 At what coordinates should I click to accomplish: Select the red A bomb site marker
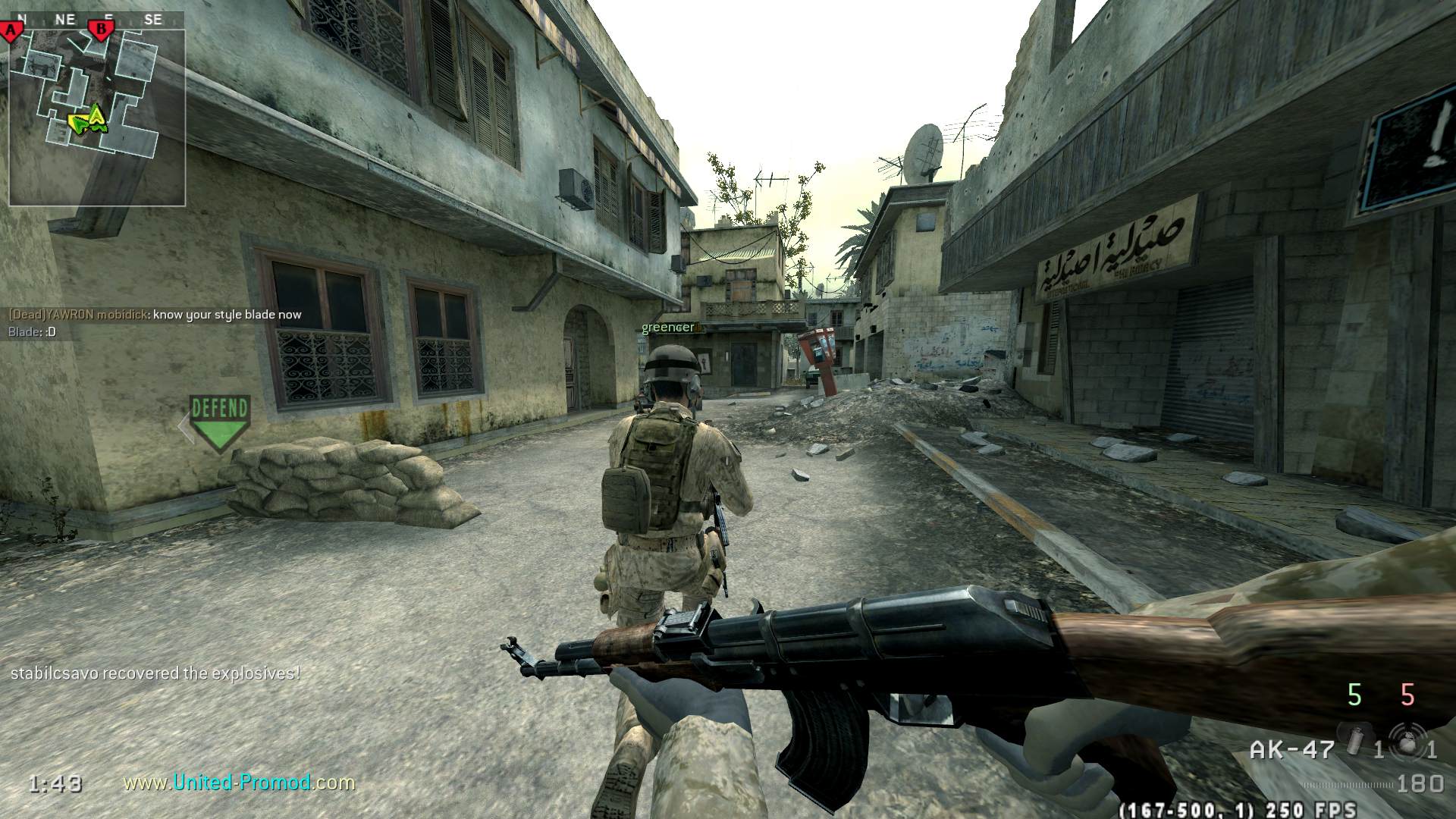coord(12,31)
